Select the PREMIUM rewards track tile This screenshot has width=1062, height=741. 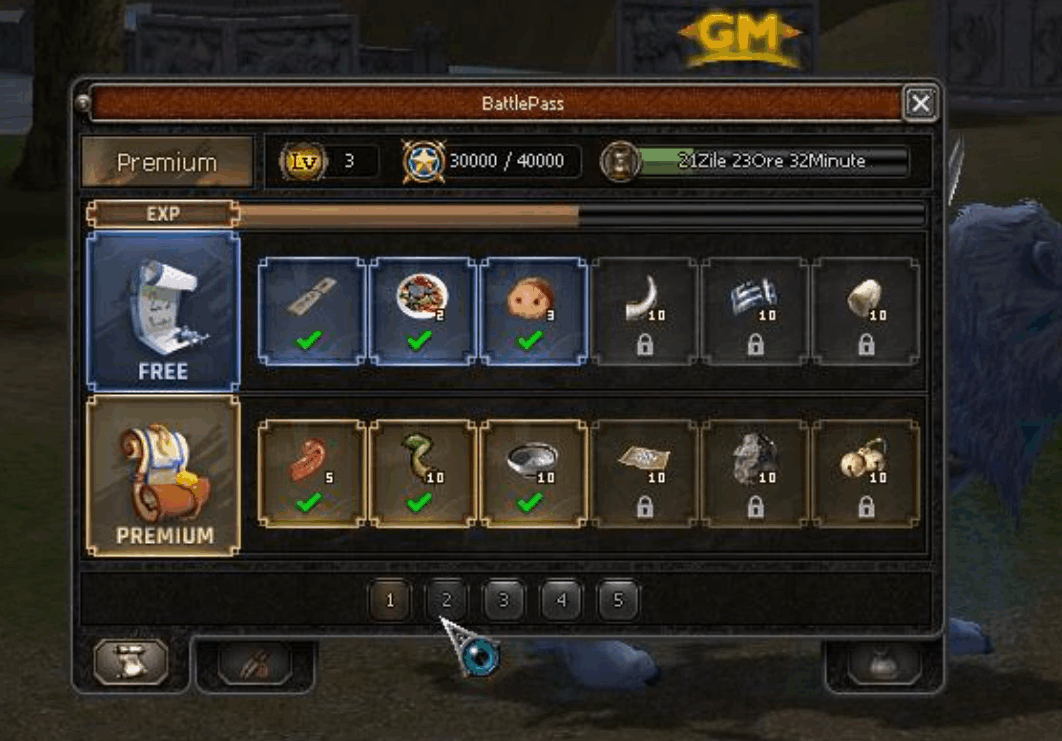pos(163,476)
